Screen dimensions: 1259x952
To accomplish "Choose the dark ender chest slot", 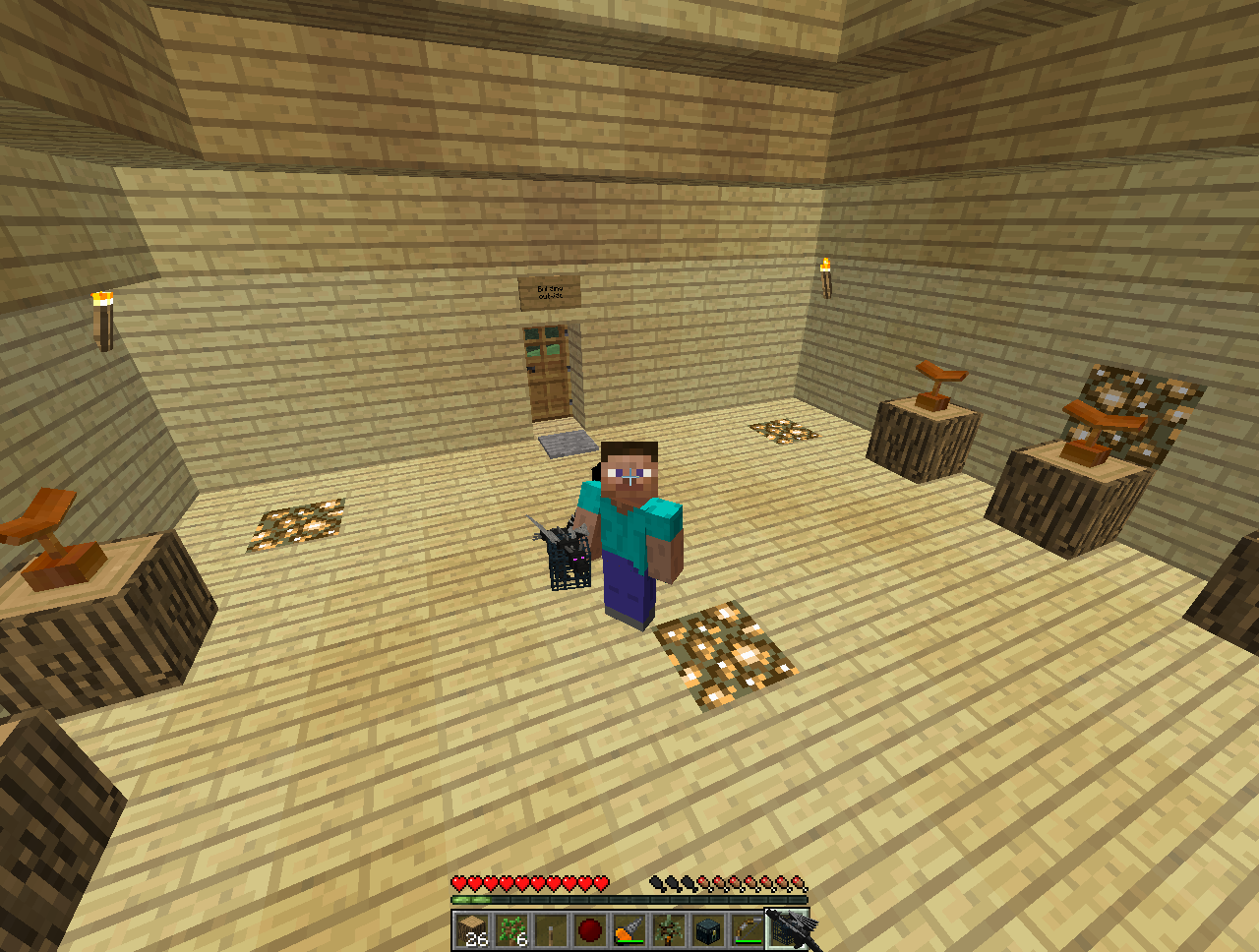I will tap(708, 929).
